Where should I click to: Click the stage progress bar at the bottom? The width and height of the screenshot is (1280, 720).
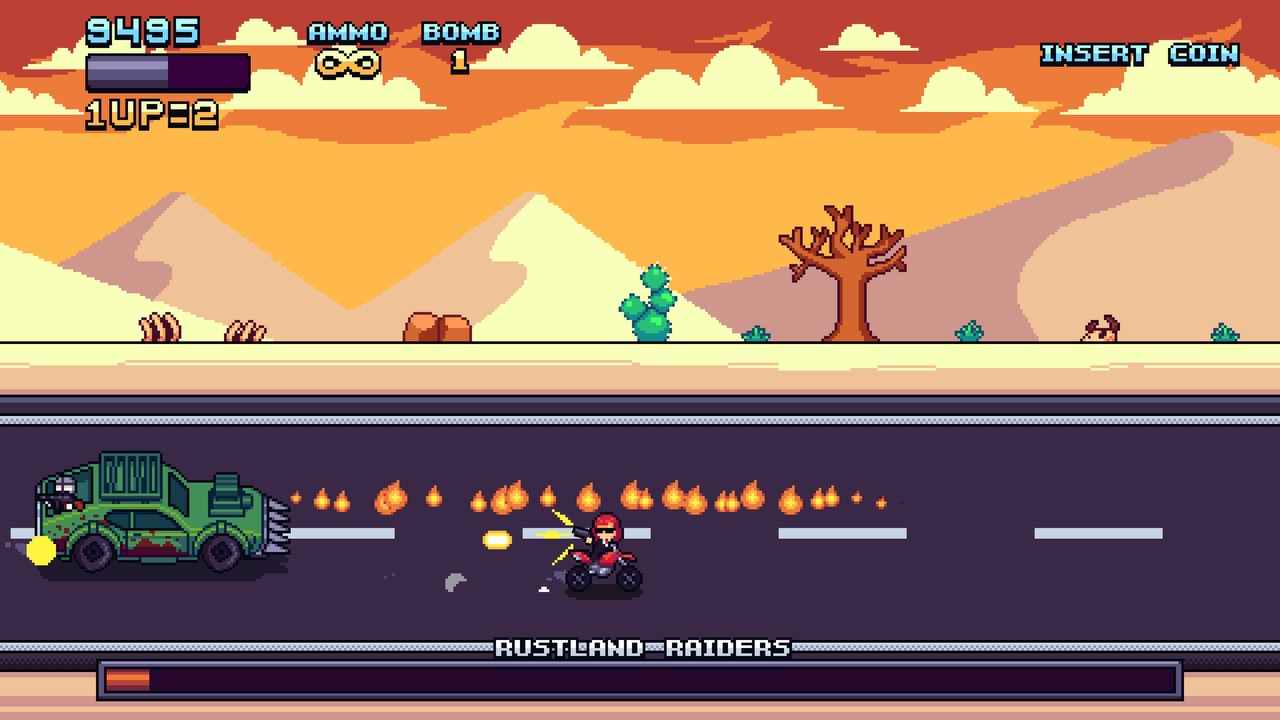[x=640, y=681]
